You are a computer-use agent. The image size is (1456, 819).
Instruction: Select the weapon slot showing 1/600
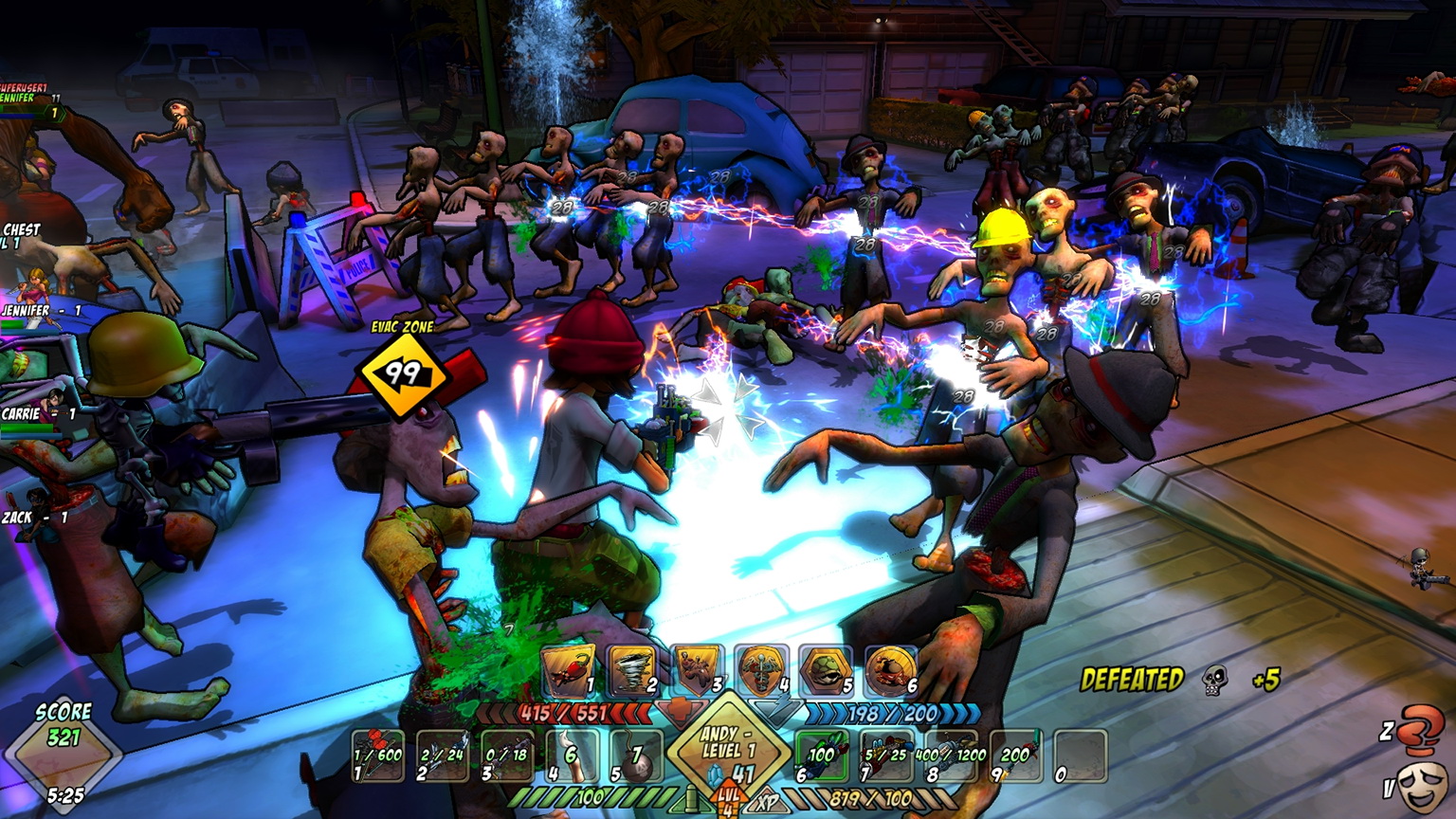[377, 755]
